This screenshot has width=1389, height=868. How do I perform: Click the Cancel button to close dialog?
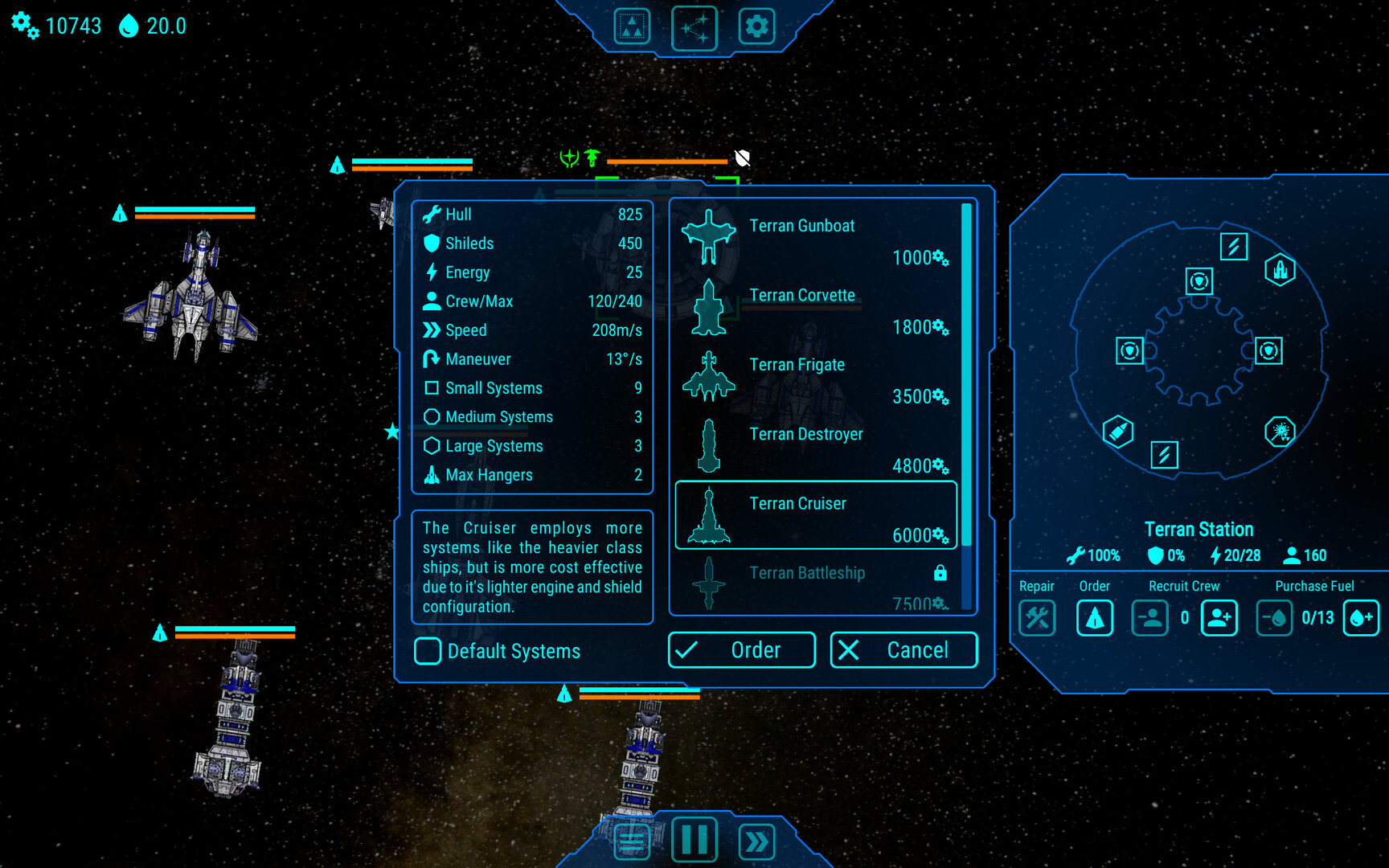click(902, 649)
